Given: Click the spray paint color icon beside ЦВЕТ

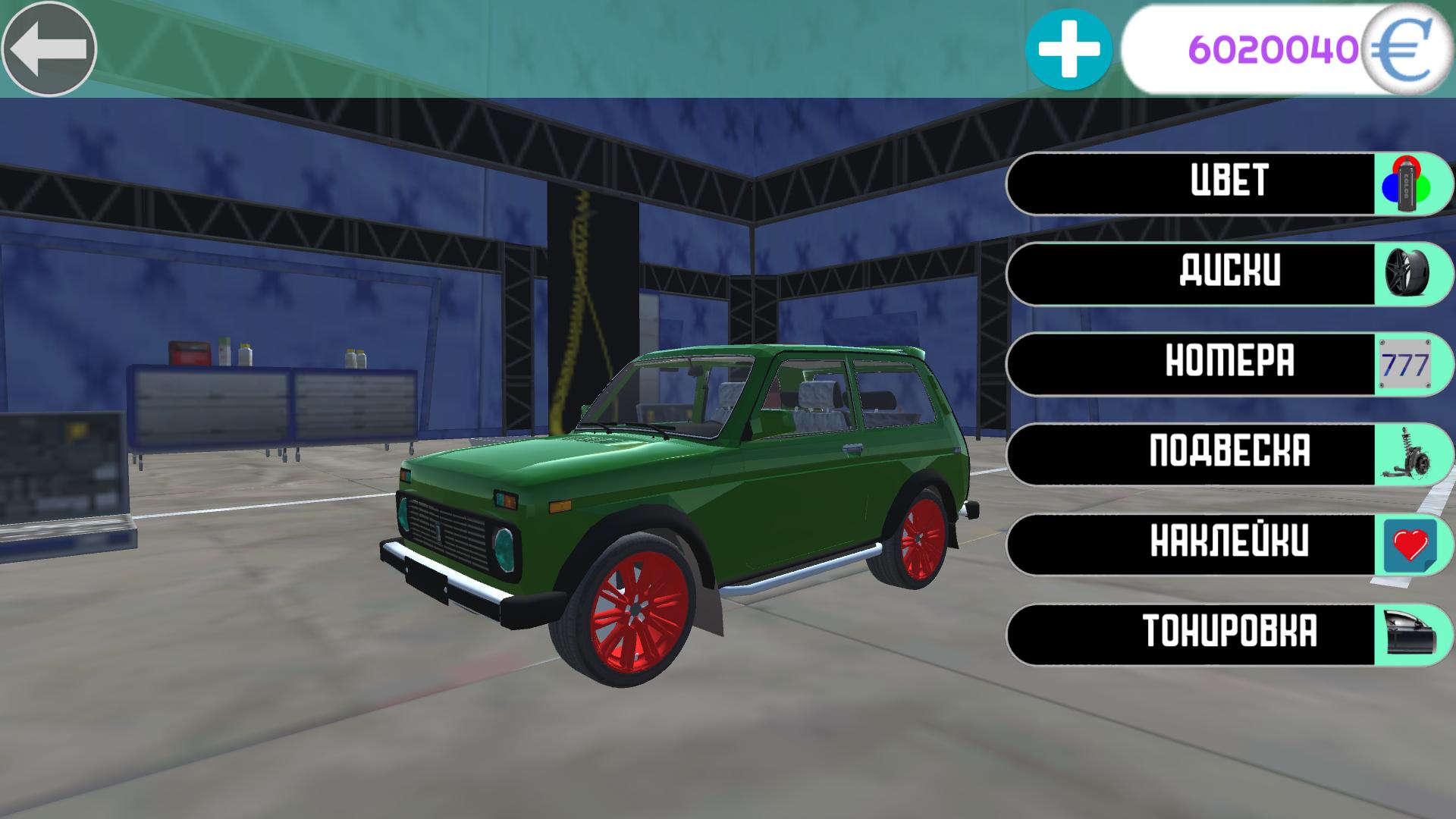Looking at the screenshot, I should (x=1406, y=184).
